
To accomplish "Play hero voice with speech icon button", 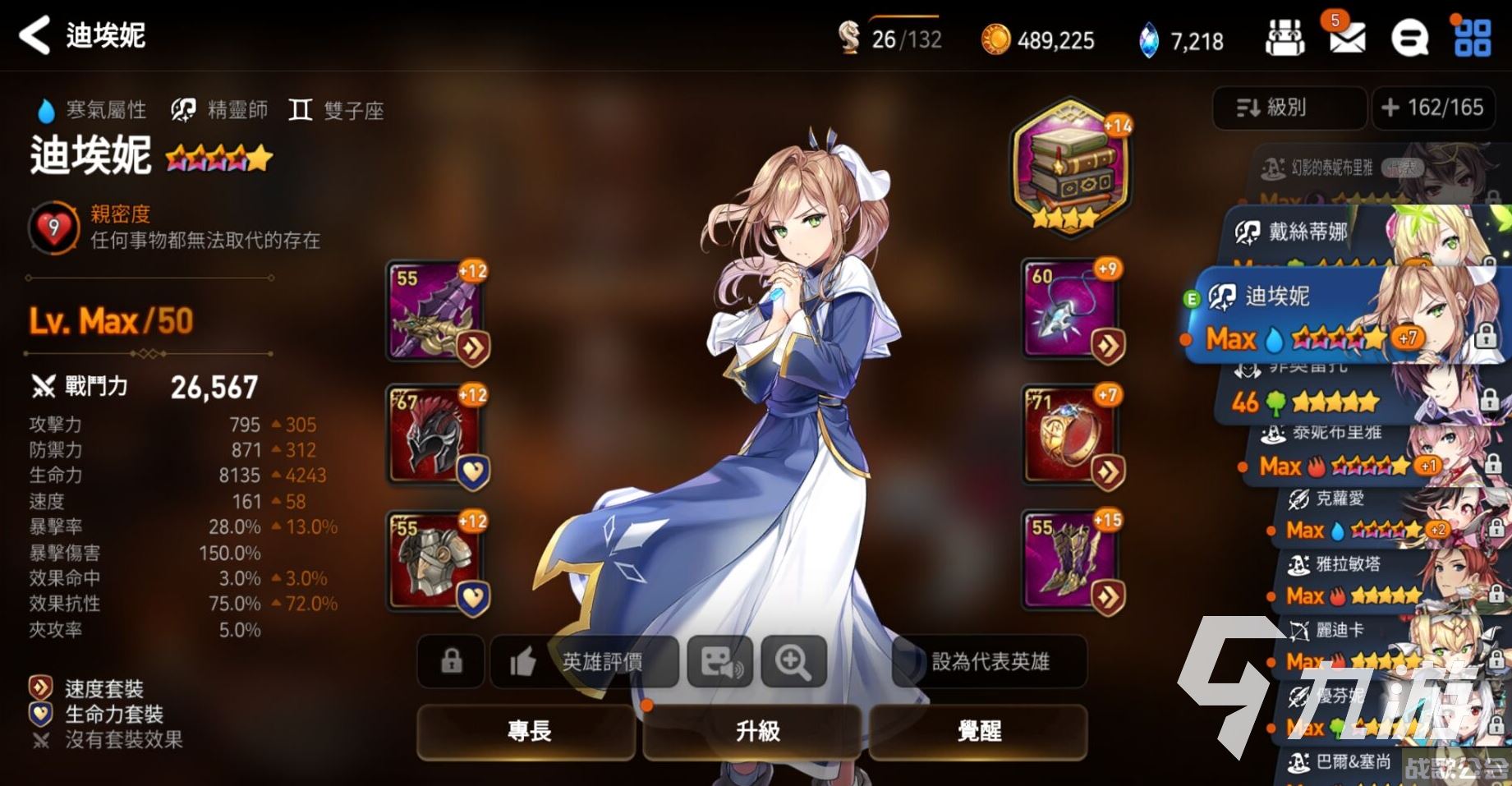I will [x=720, y=661].
